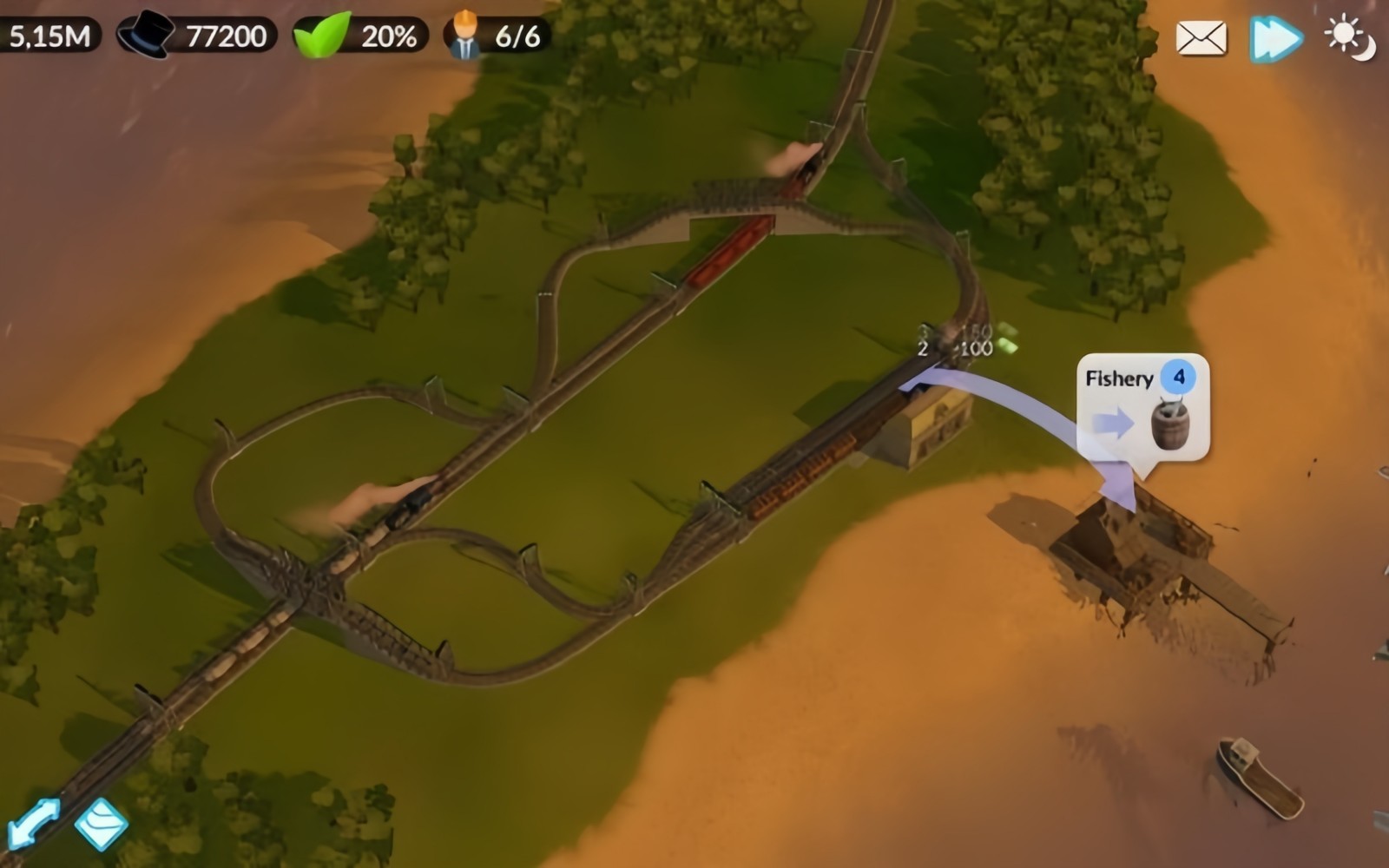Open the mail envelope inbox
This screenshot has height=868, width=1389.
tap(1201, 38)
